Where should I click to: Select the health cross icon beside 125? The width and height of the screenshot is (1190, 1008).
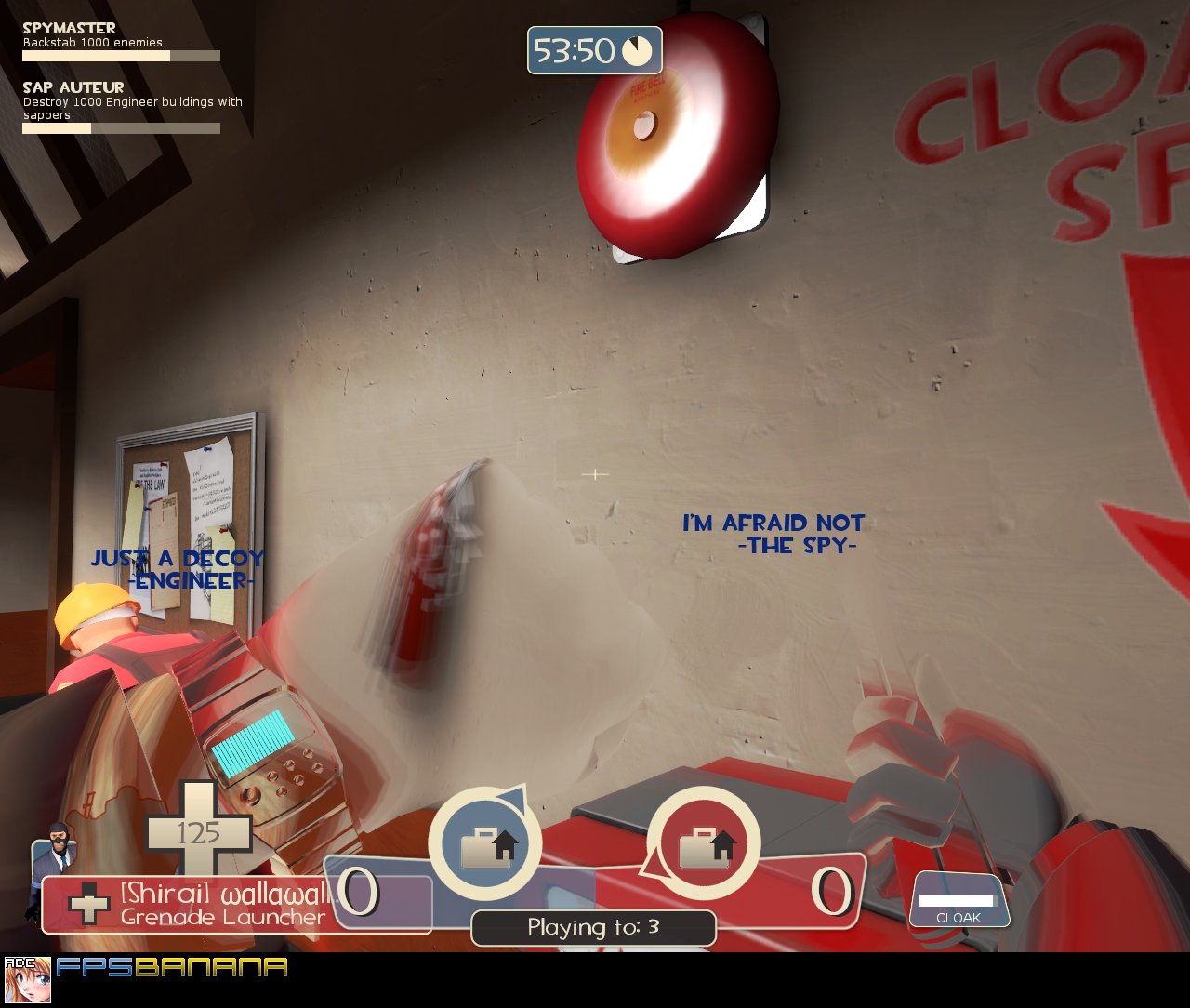click(200, 832)
